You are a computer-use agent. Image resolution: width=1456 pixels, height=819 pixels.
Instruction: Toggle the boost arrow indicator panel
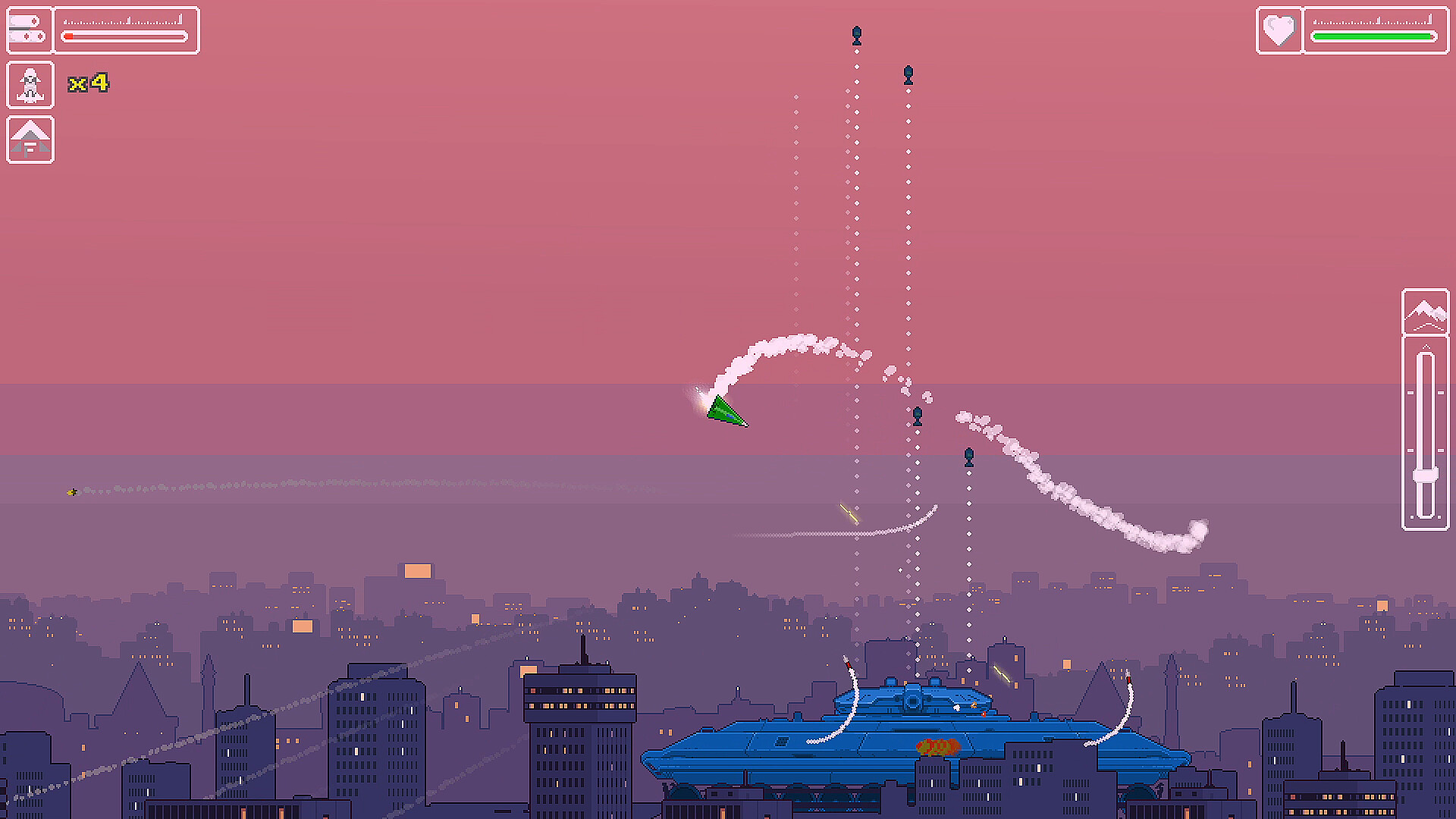point(29,140)
